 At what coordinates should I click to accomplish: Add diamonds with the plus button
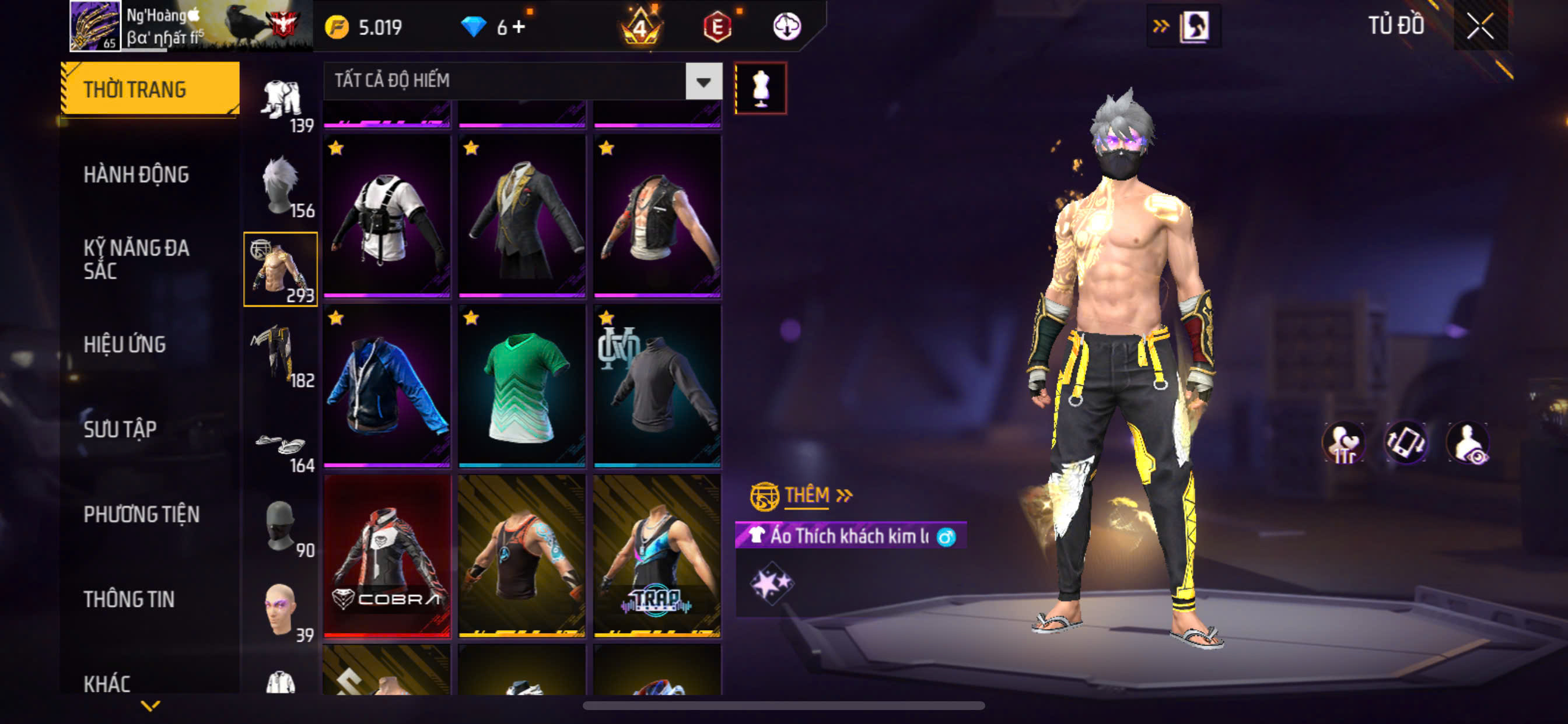[x=519, y=27]
